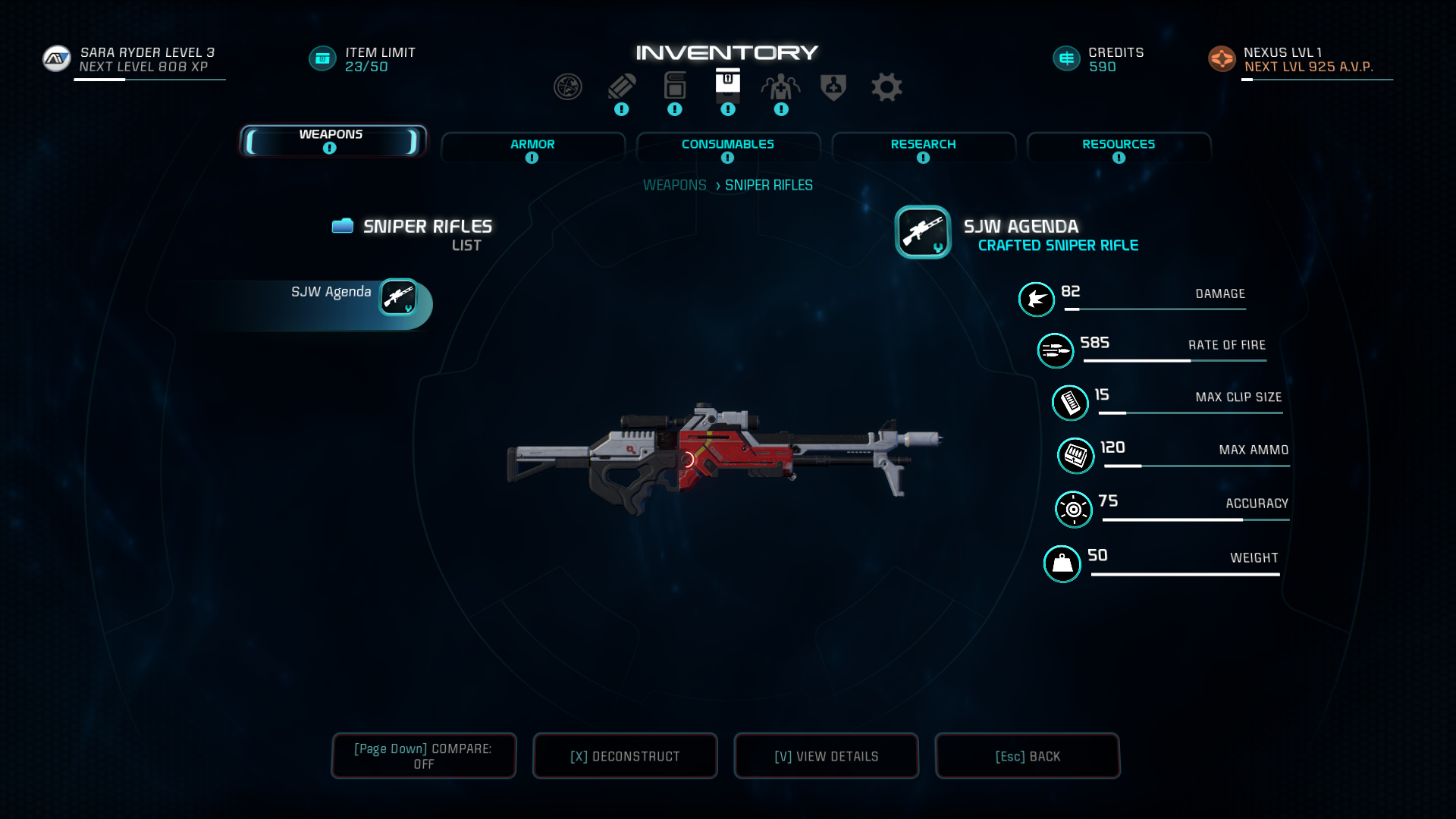
Task: View details of the SJW Agenda
Action: (x=826, y=756)
